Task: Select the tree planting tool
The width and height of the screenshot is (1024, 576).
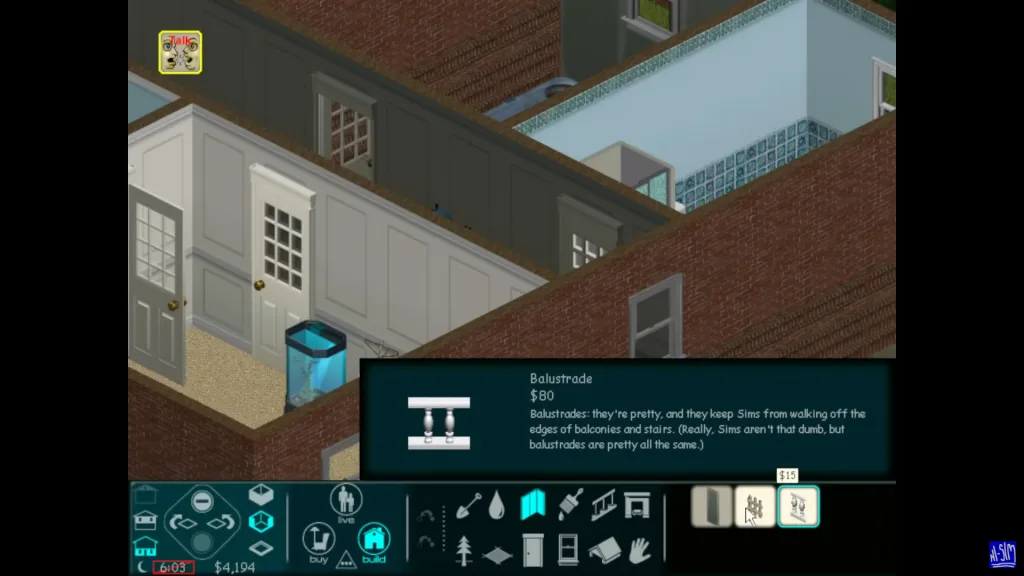Action: pos(464,549)
